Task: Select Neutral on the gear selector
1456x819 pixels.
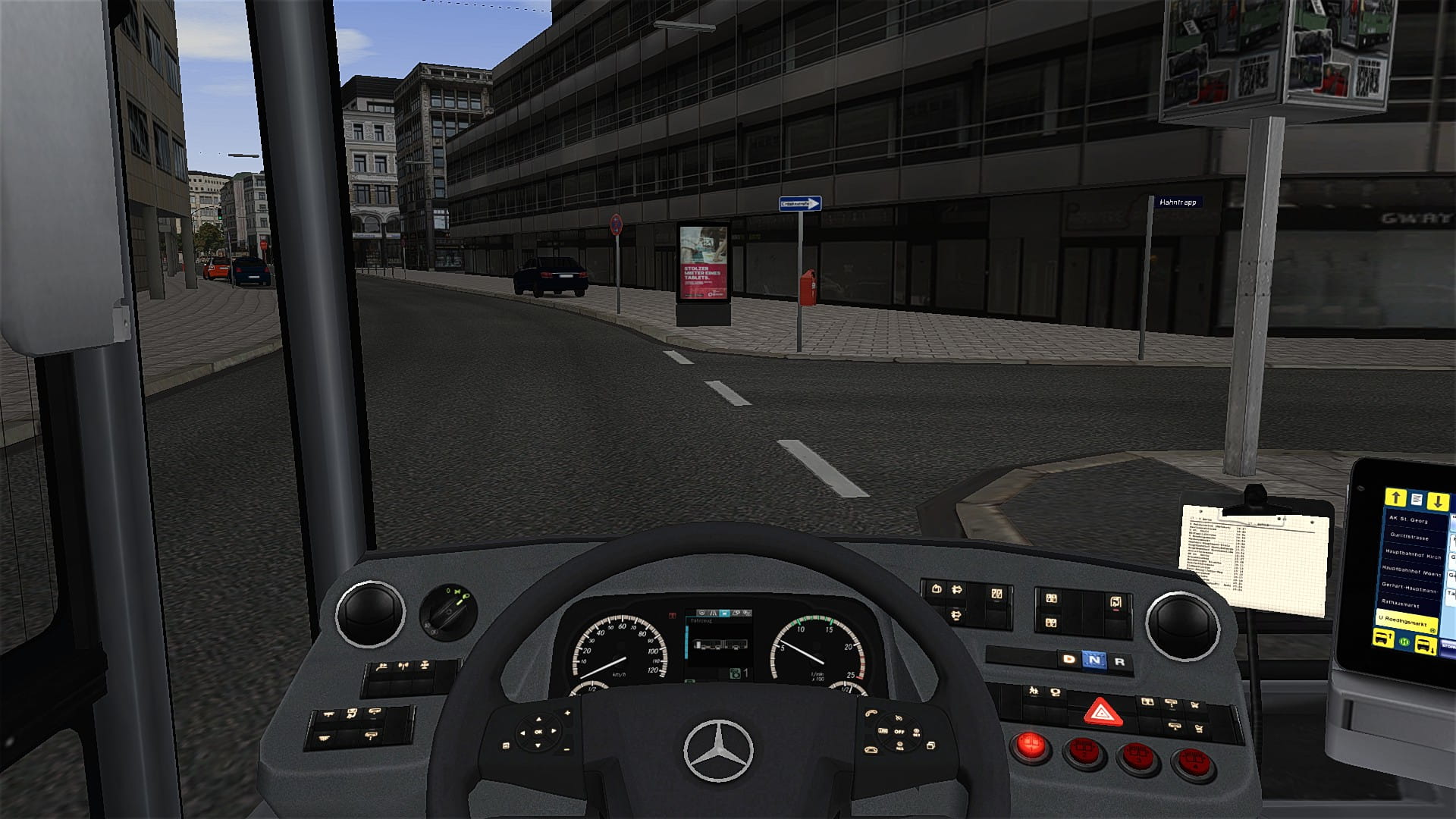Action: coord(1094,660)
